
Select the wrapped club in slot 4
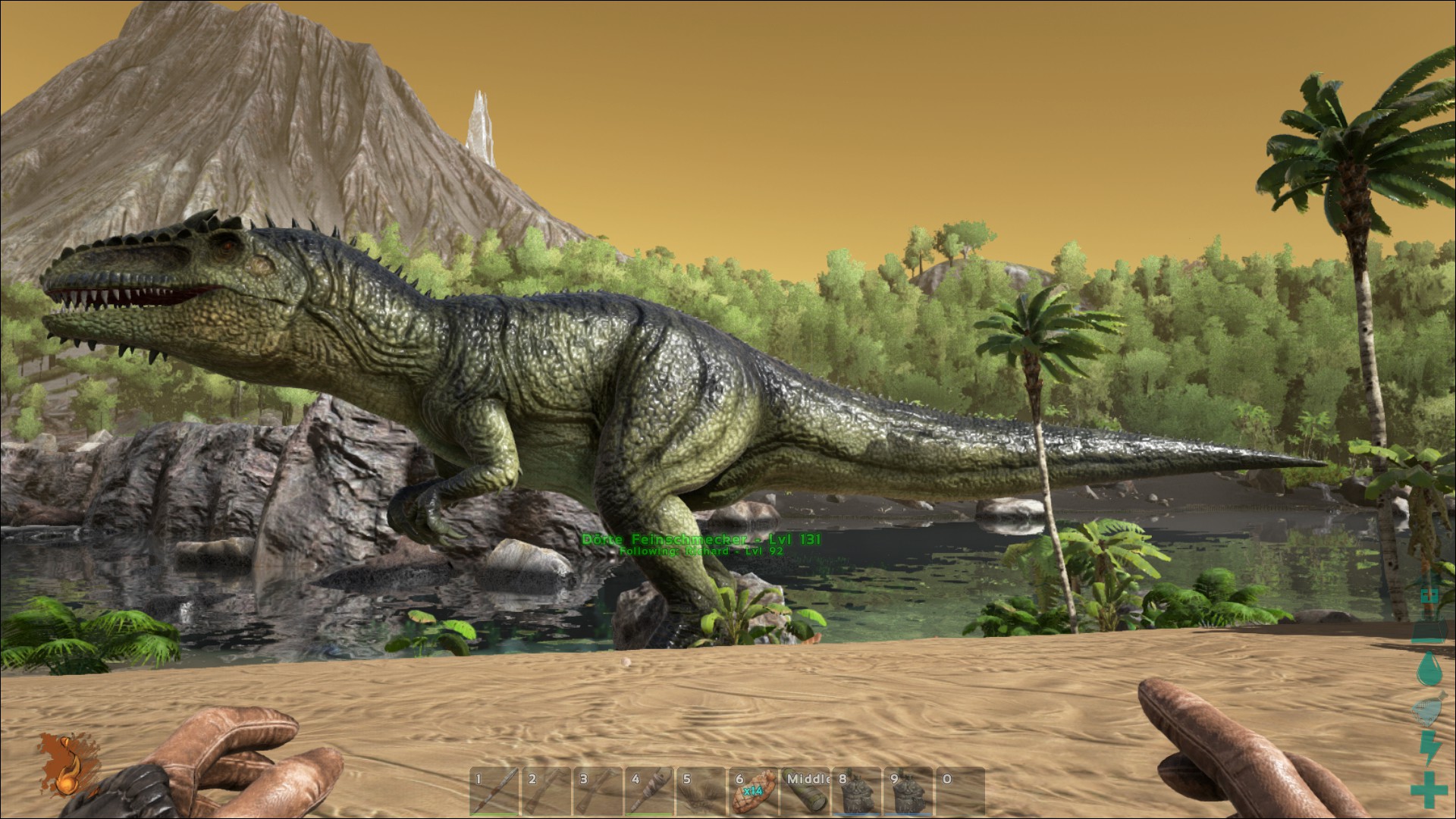[x=650, y=792]
